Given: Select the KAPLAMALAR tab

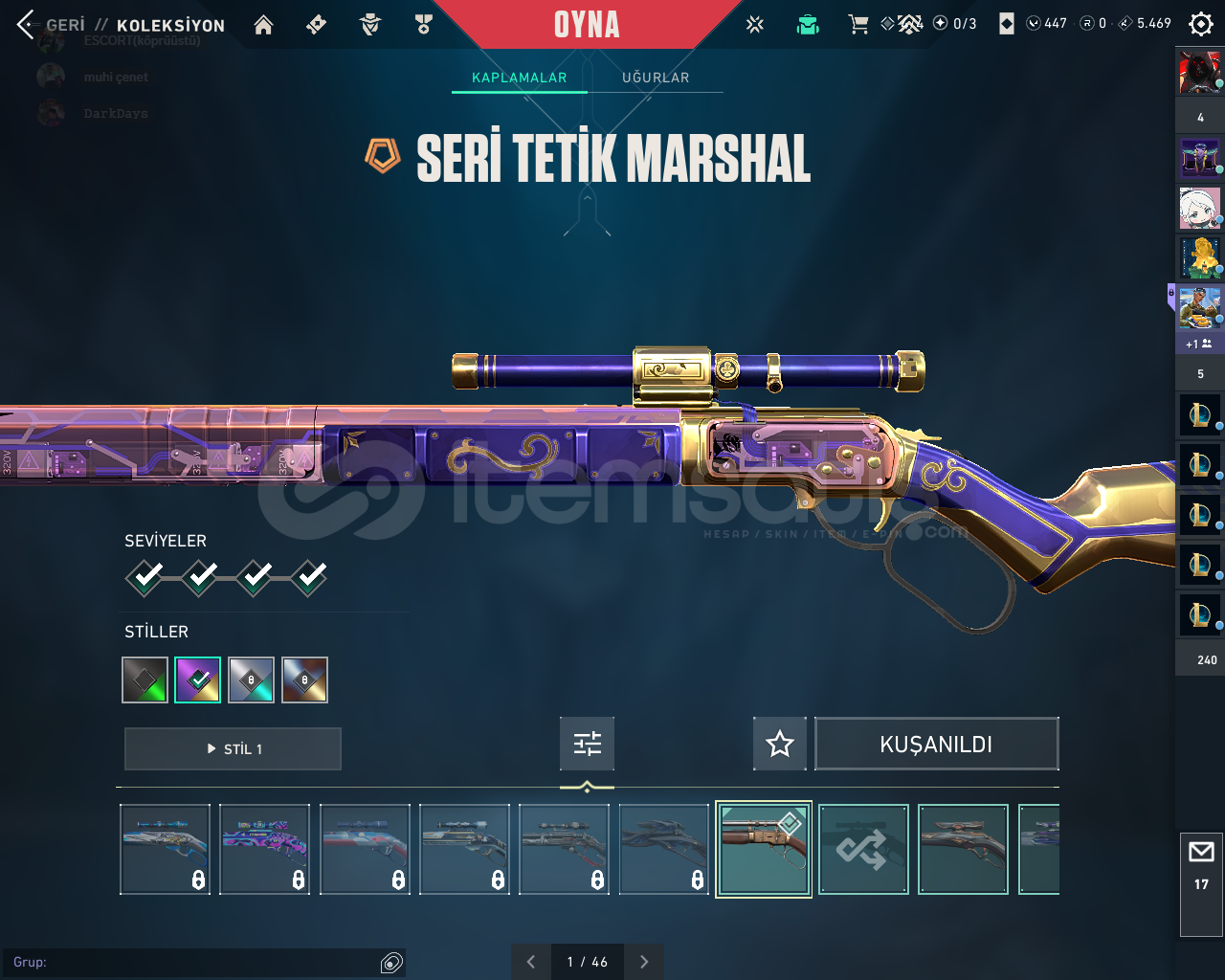Looking at the screenshot, I should [519, 78].
